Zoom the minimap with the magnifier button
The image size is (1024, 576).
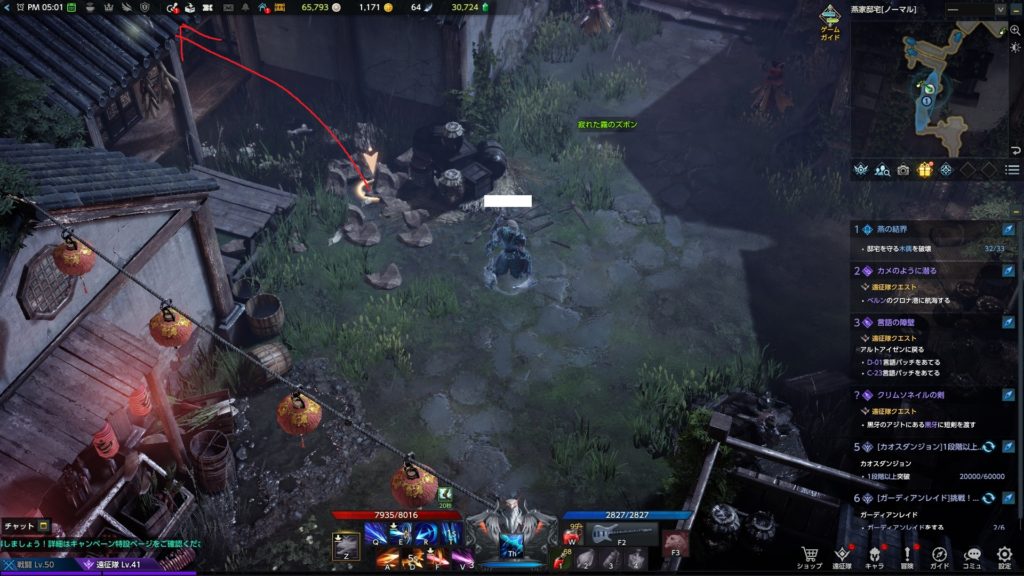point(1013,30)
